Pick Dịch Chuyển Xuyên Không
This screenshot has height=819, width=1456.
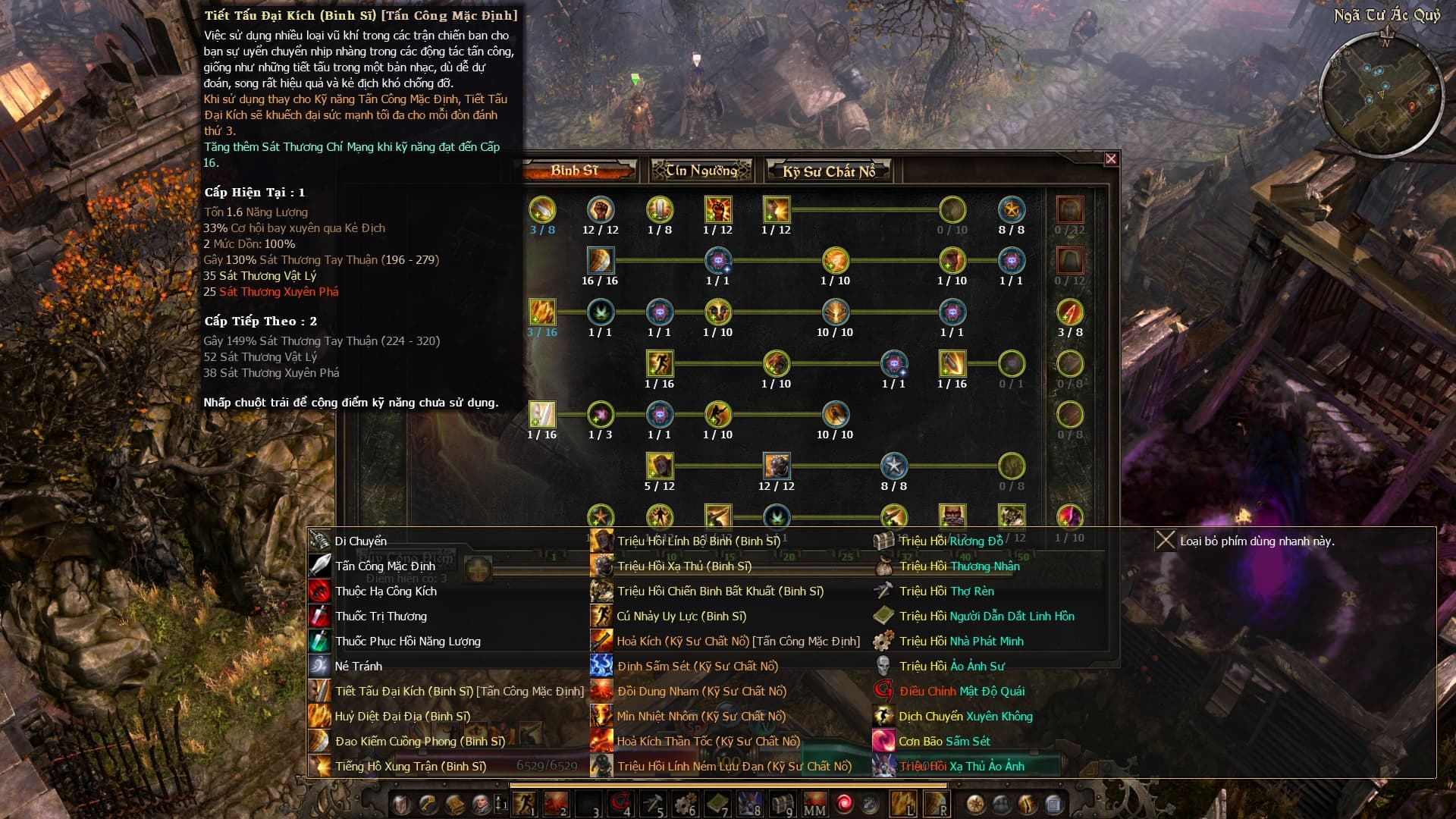(965, 717)
